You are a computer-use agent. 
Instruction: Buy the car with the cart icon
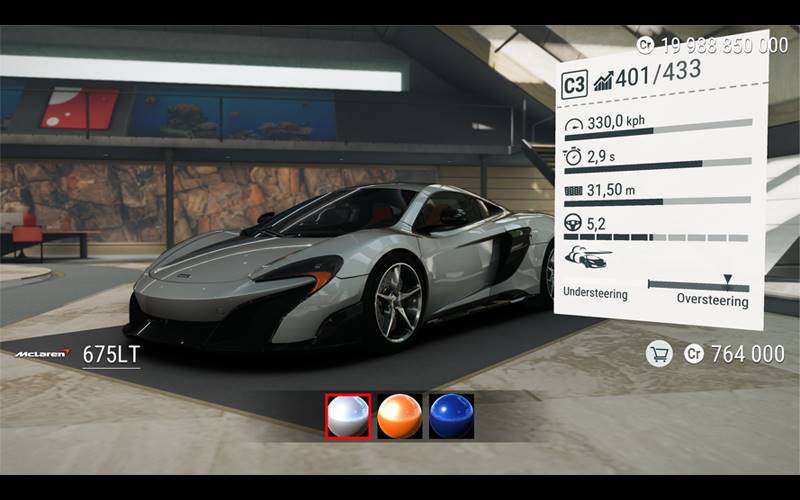coord(658,353)
